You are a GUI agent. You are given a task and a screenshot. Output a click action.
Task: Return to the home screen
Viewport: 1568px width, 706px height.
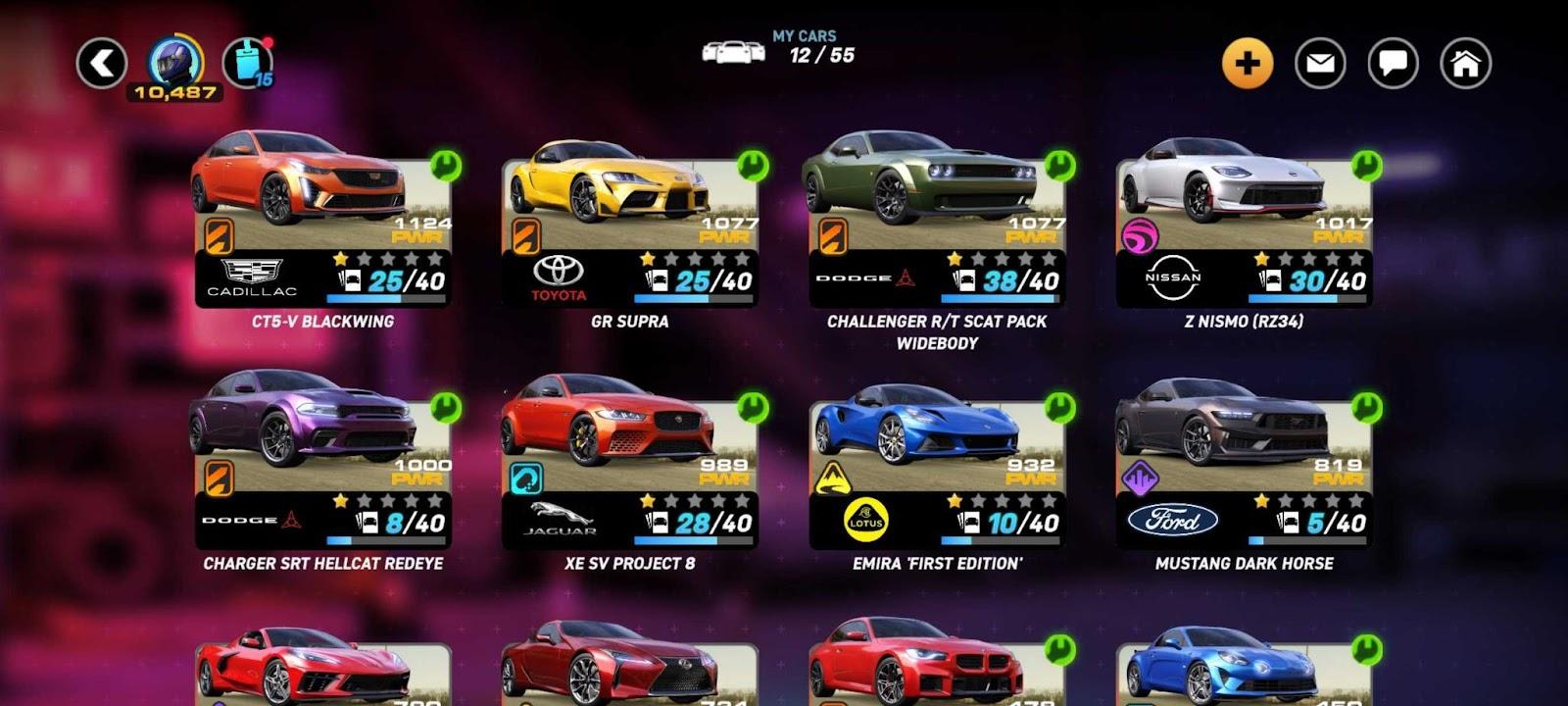(x=1465, y=64)
